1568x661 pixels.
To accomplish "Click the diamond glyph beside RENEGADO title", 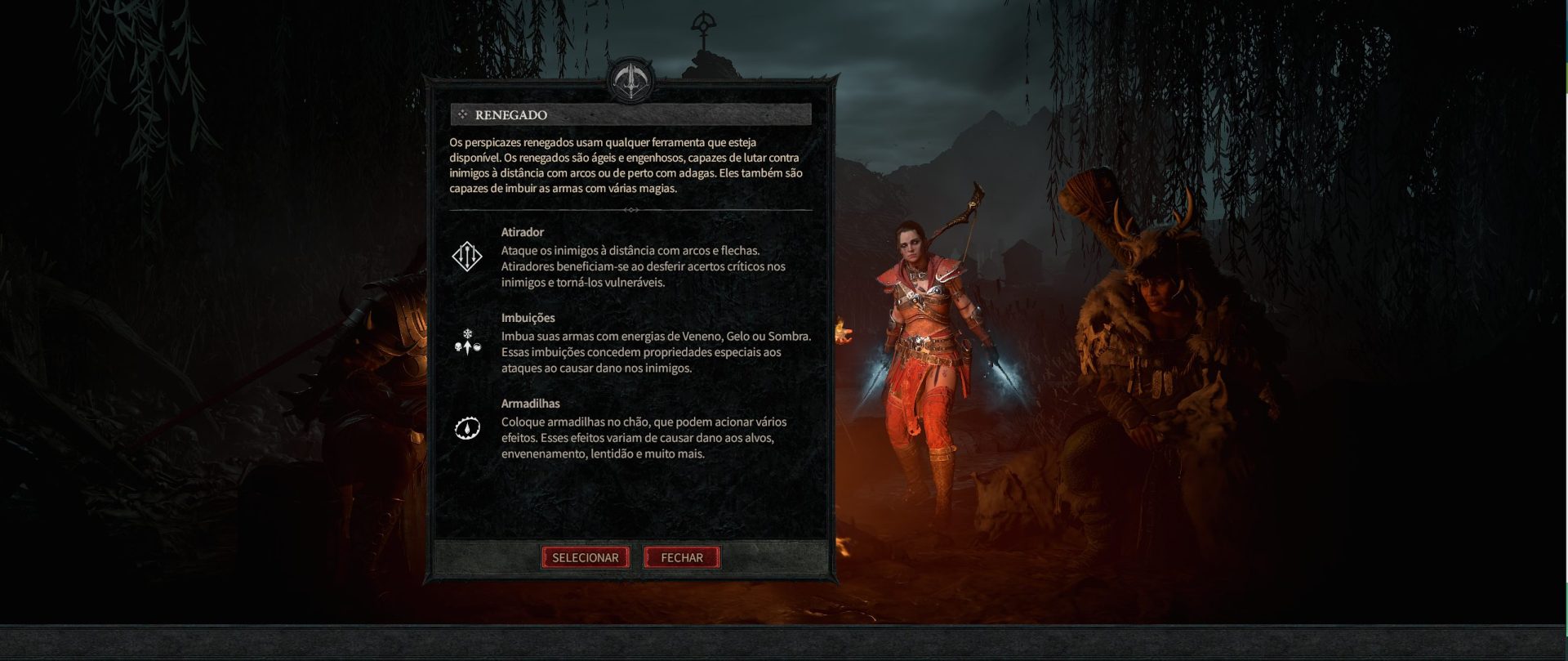I will [x=463, y=114].
